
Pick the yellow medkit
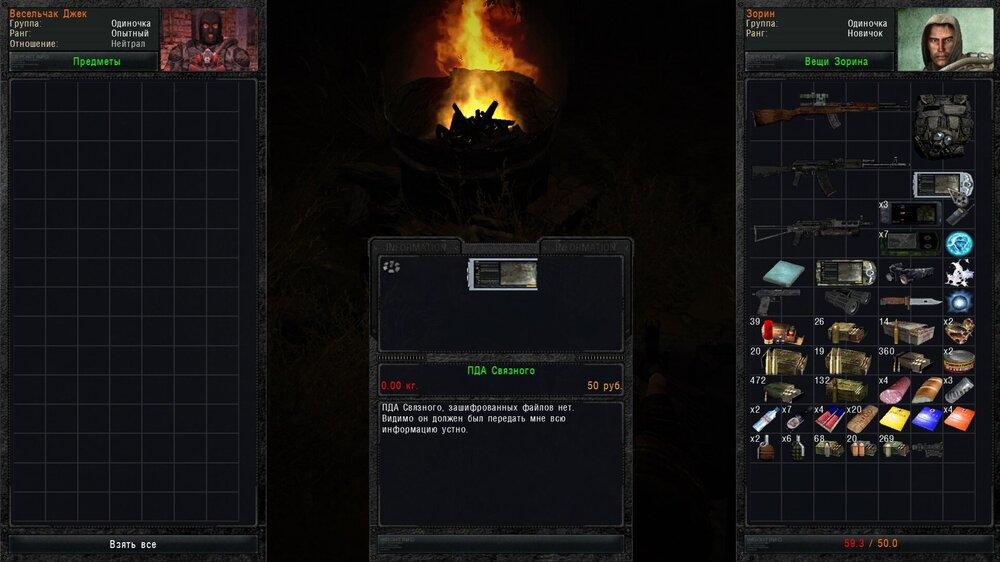(x=894, y=418)
